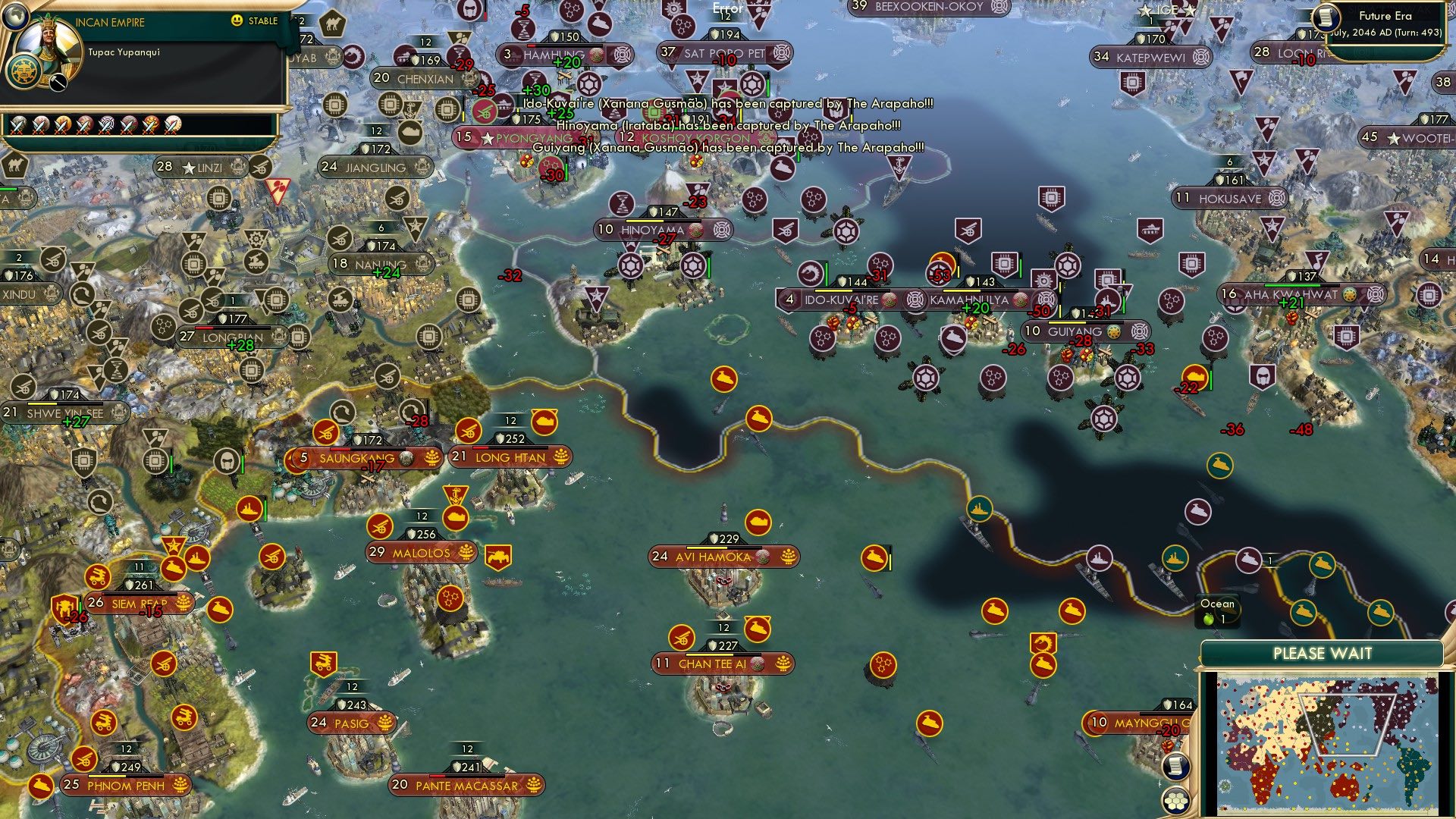Click the religion icon on Hamhung's city banner
The image size is (1456, 819).
point(597,55)
